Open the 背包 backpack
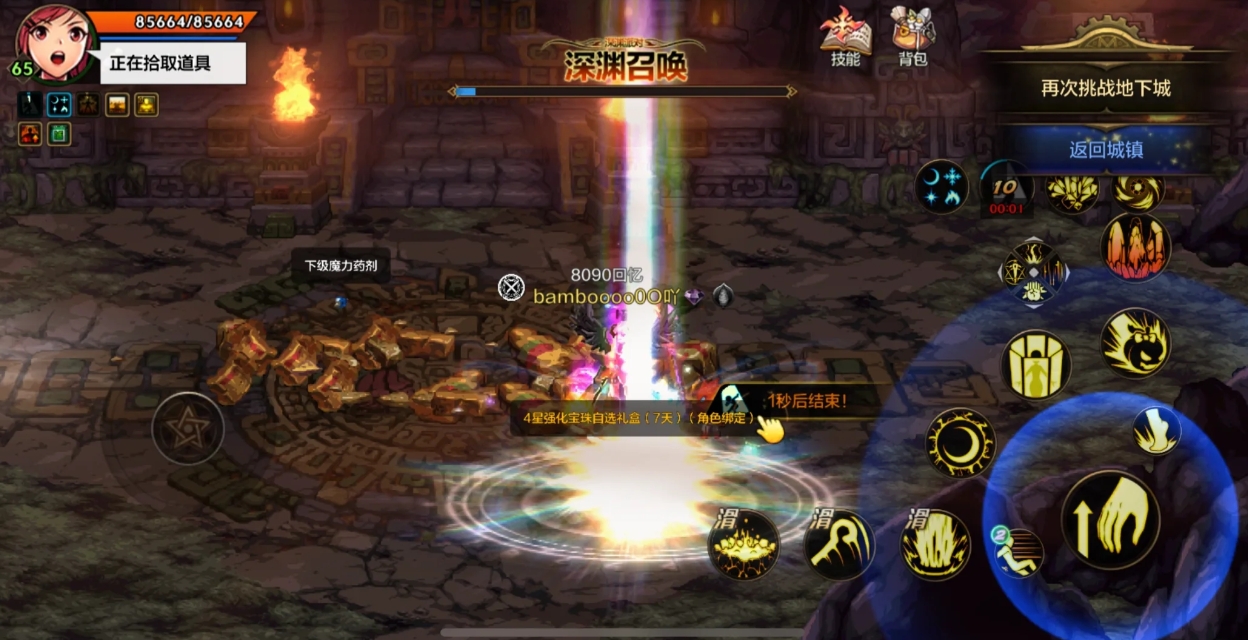The height and width of the screenshot is (640, 1248). point(912,37)
